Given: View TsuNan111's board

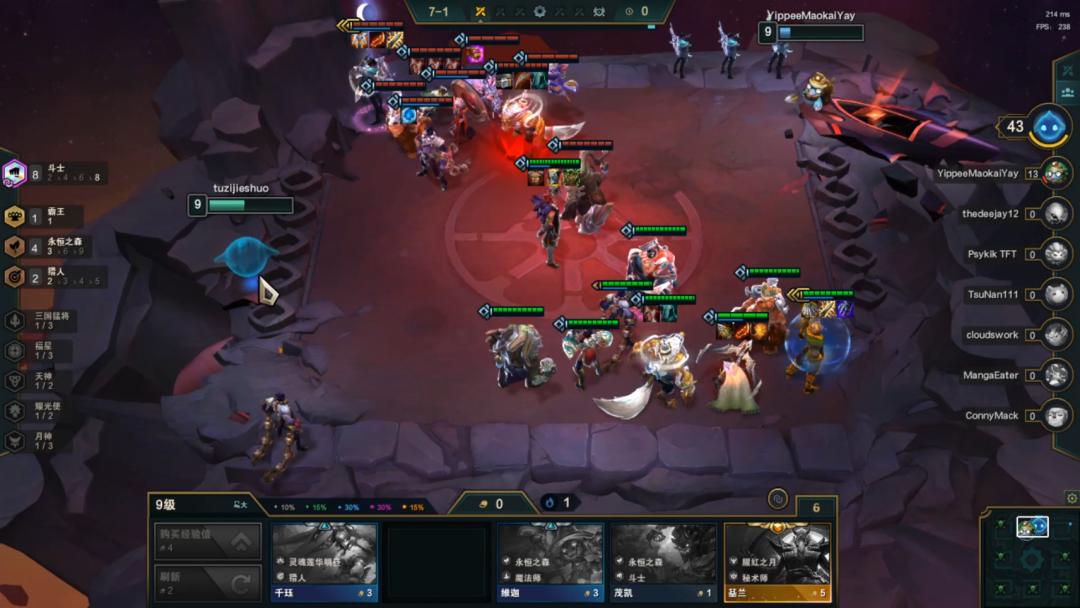Looking at the screenshot, I should [x=1056, y=294].
